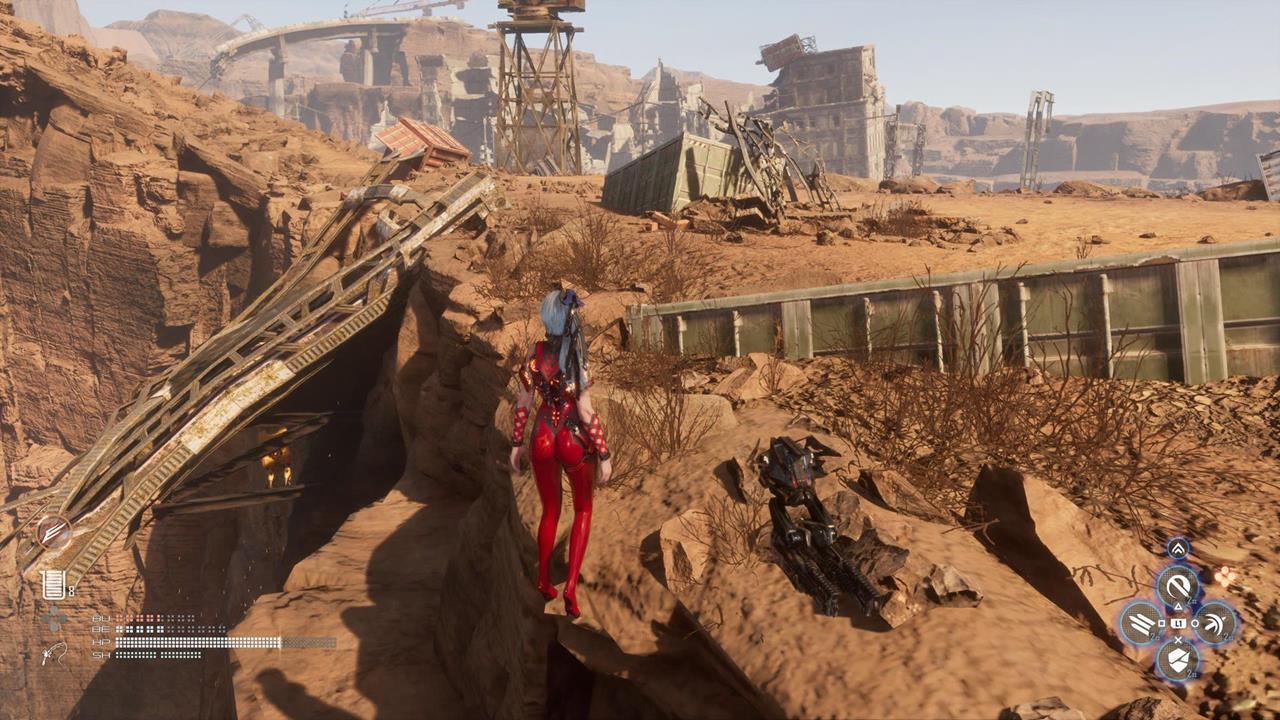Trigger the shield skill icon

click(x=1178, y=659)
